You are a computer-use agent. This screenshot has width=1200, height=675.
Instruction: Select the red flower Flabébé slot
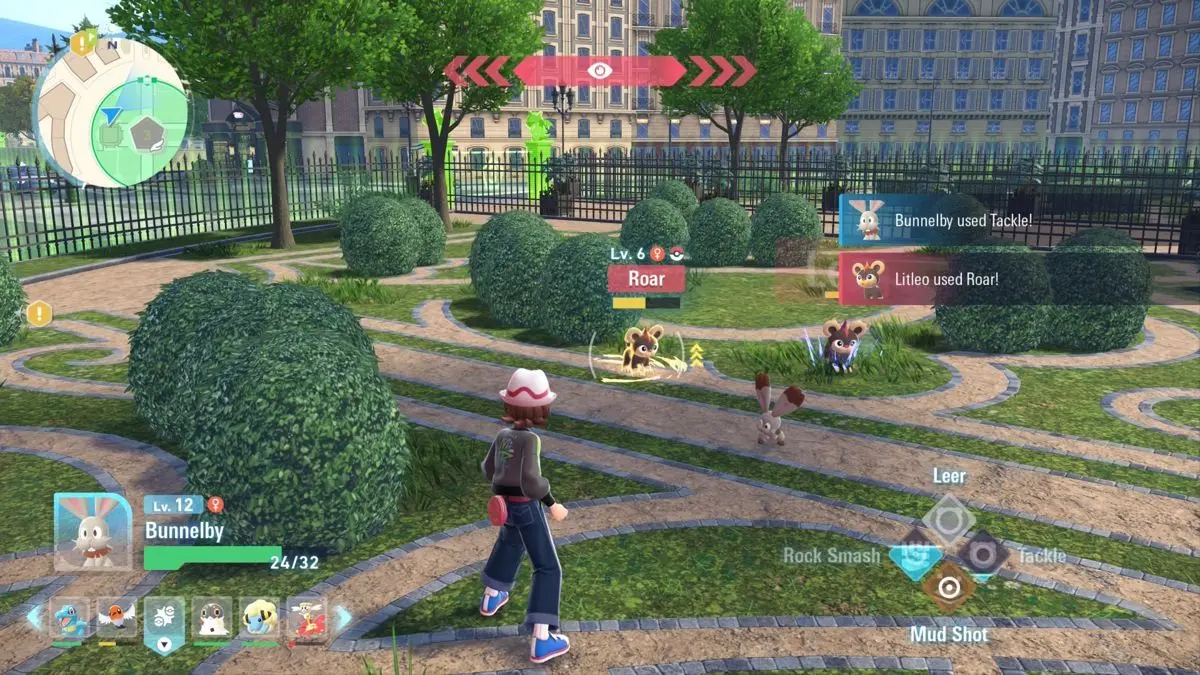(x=307, y=619)
